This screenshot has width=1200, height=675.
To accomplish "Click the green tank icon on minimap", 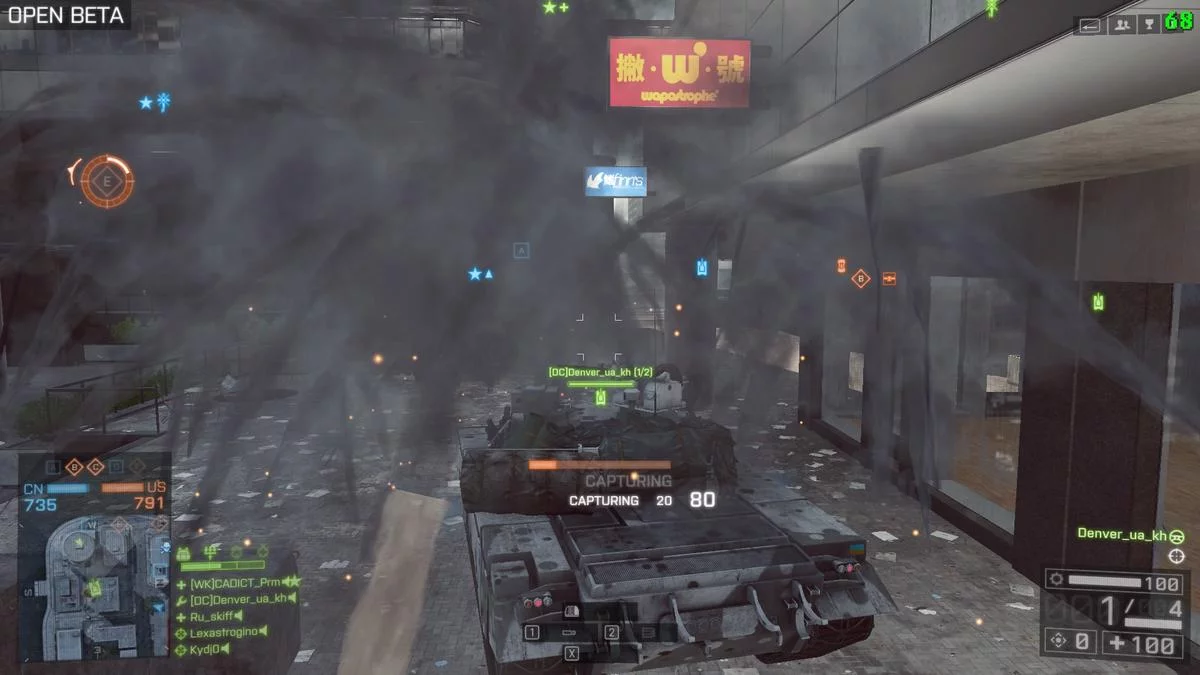I will 94,589.
